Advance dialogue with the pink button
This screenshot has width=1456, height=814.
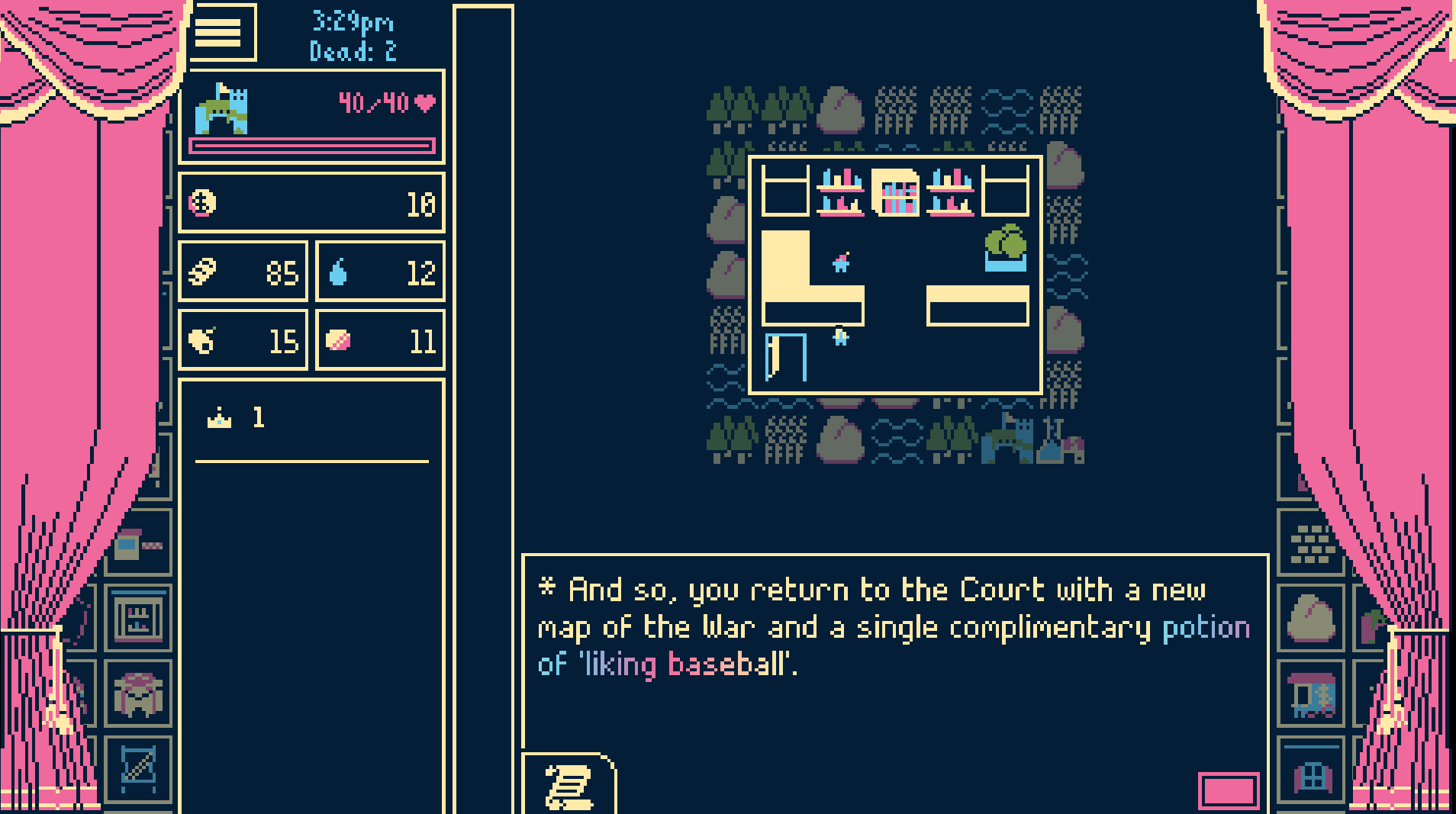point(1228,790)
